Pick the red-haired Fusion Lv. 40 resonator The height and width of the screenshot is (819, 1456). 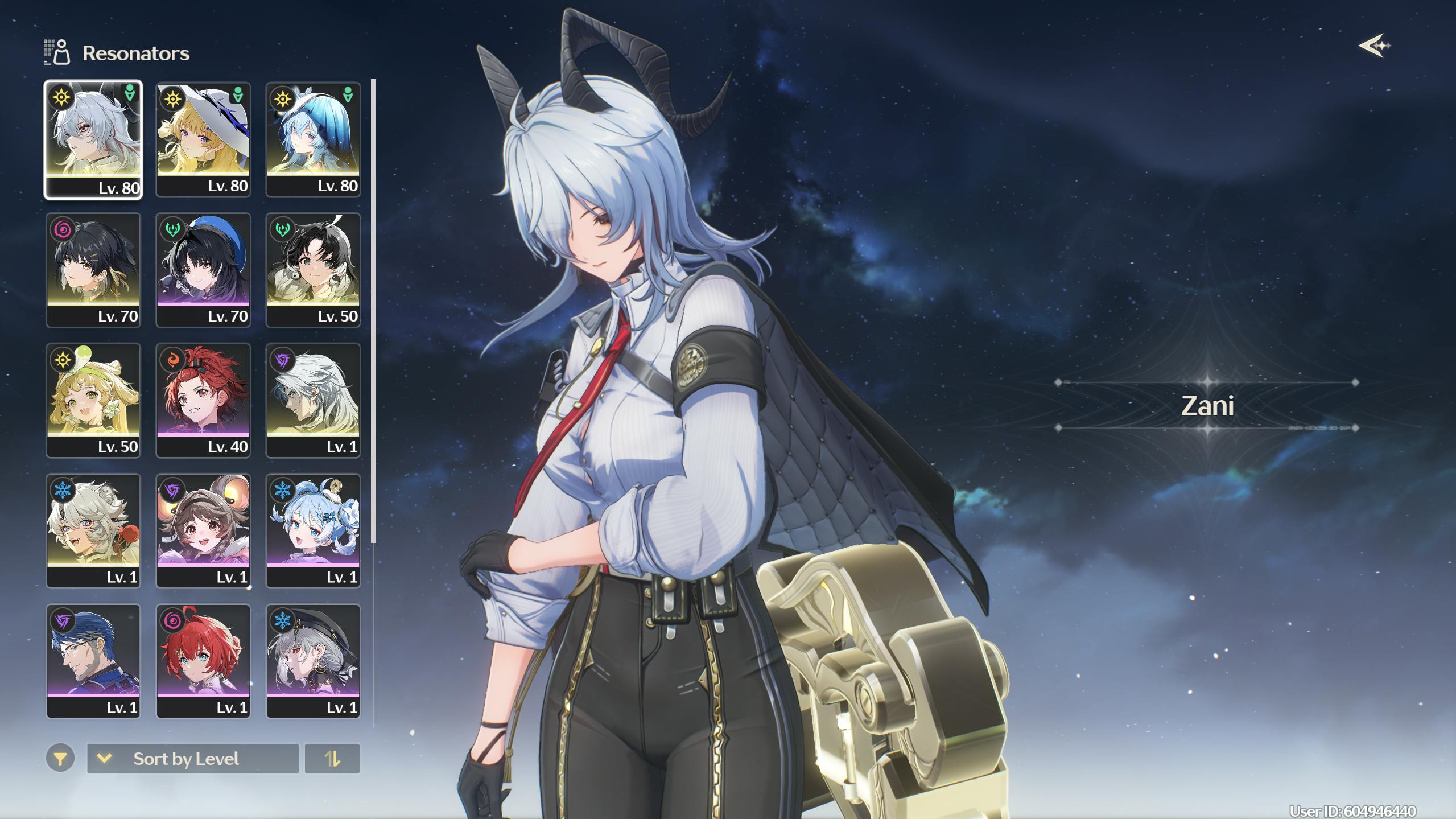click(x=203, y=400)
